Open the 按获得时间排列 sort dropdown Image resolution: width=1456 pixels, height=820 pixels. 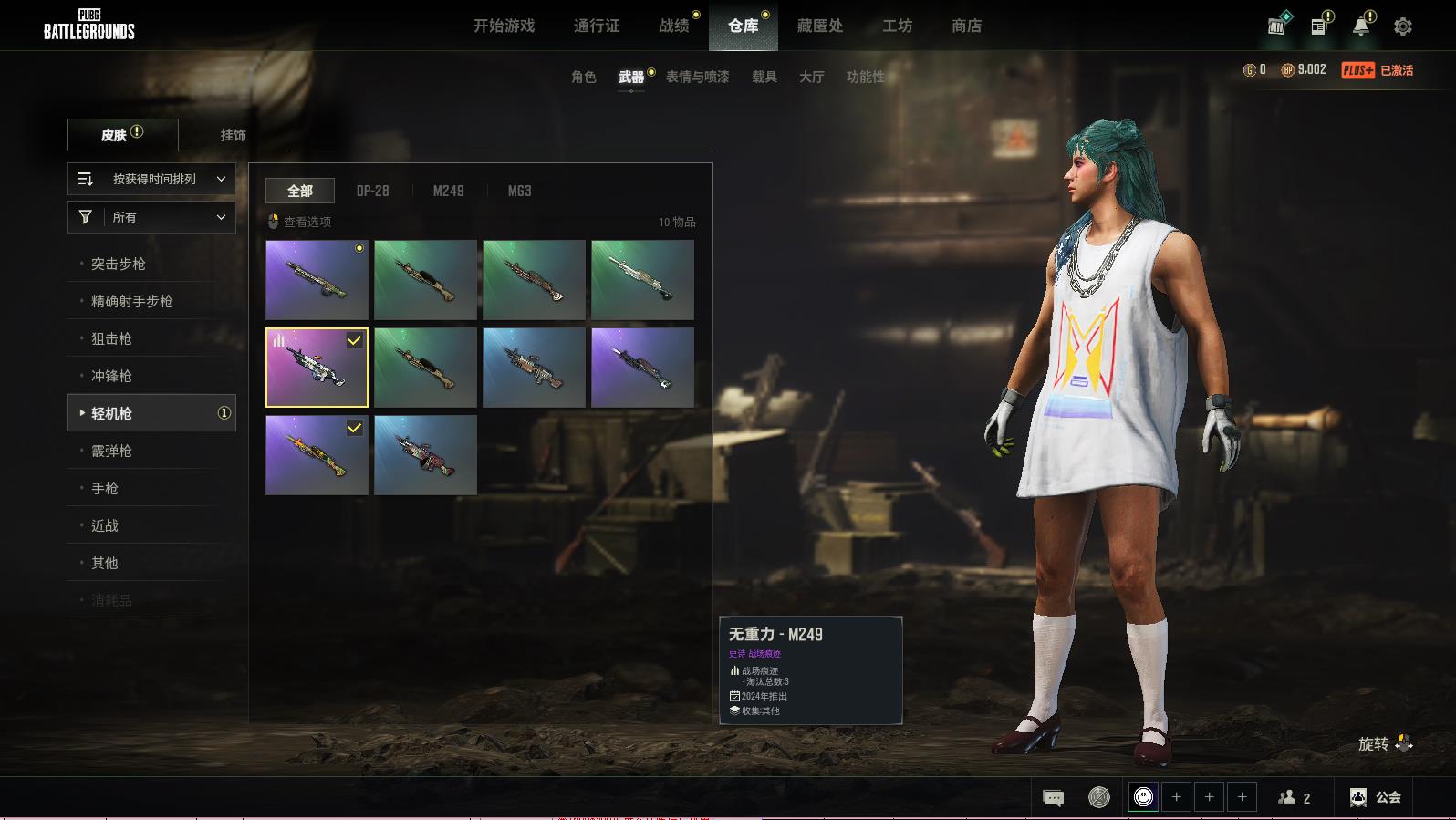(x=151, y=179)
